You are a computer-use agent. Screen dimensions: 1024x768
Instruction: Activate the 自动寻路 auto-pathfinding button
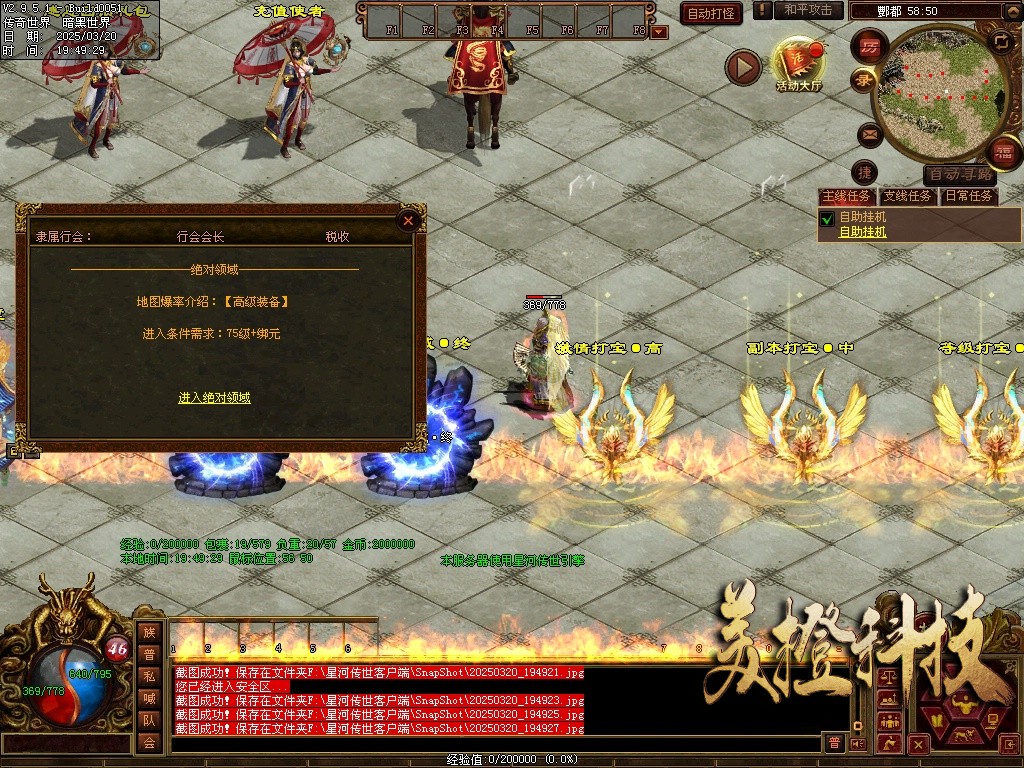tap(960, 174)
